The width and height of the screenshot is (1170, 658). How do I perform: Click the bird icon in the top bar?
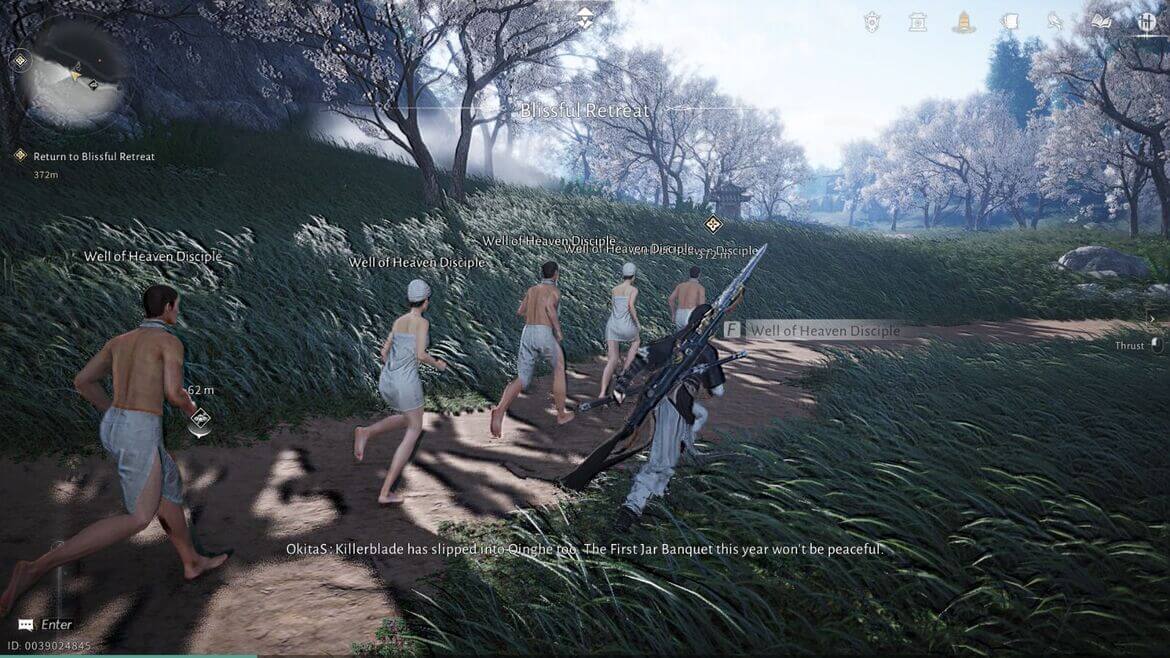pyautogui.click(x=1055, y=22)
